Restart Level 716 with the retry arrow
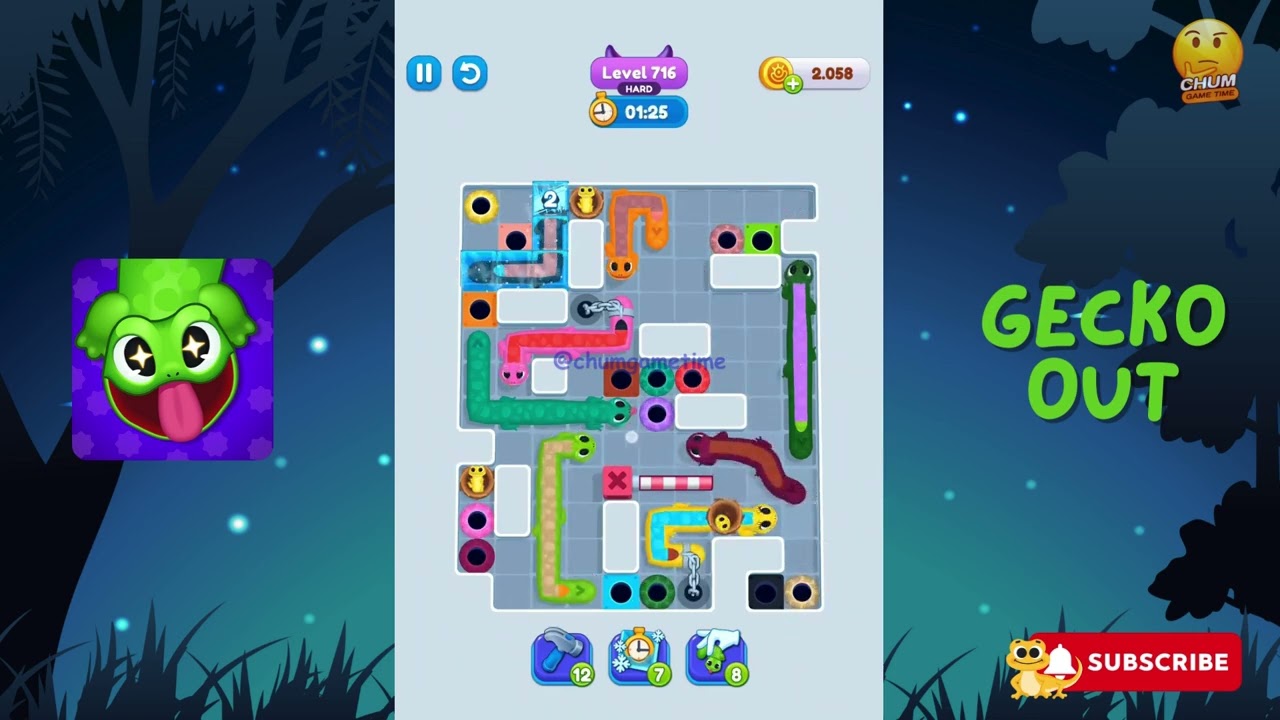This screenshot has width=1280, height=720. click(470, 73)
